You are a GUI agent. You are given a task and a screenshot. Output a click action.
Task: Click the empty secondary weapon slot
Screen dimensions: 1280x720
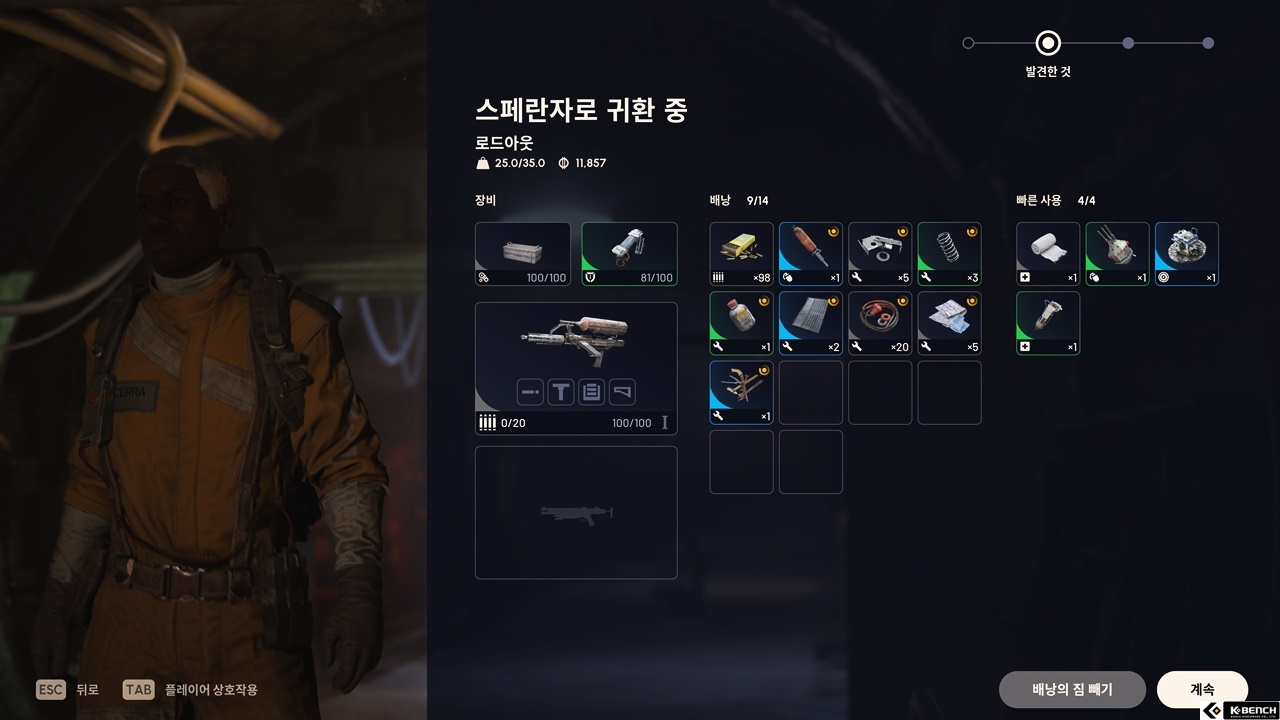(576, 512)
